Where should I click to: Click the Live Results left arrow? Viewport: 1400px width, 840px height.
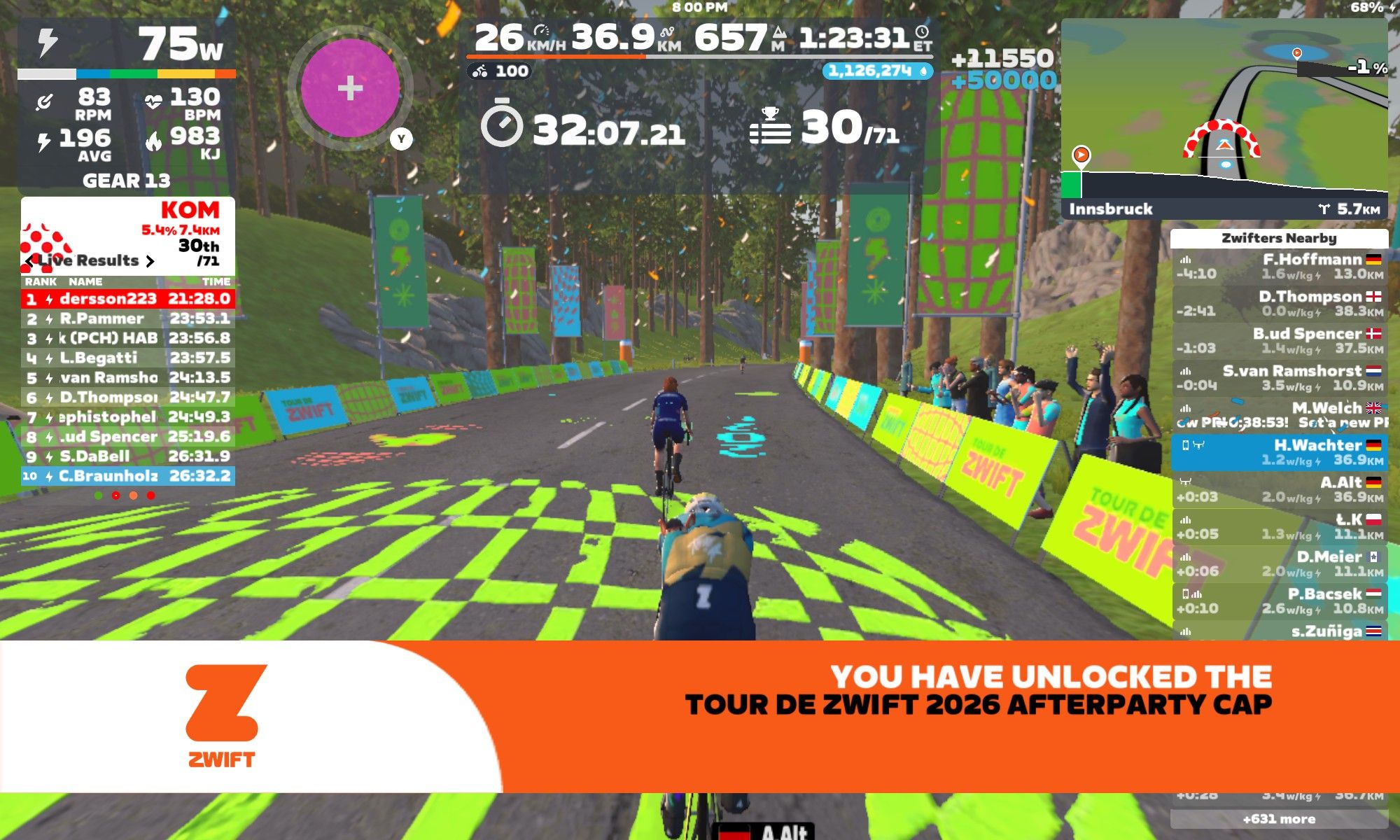[29, 261]
